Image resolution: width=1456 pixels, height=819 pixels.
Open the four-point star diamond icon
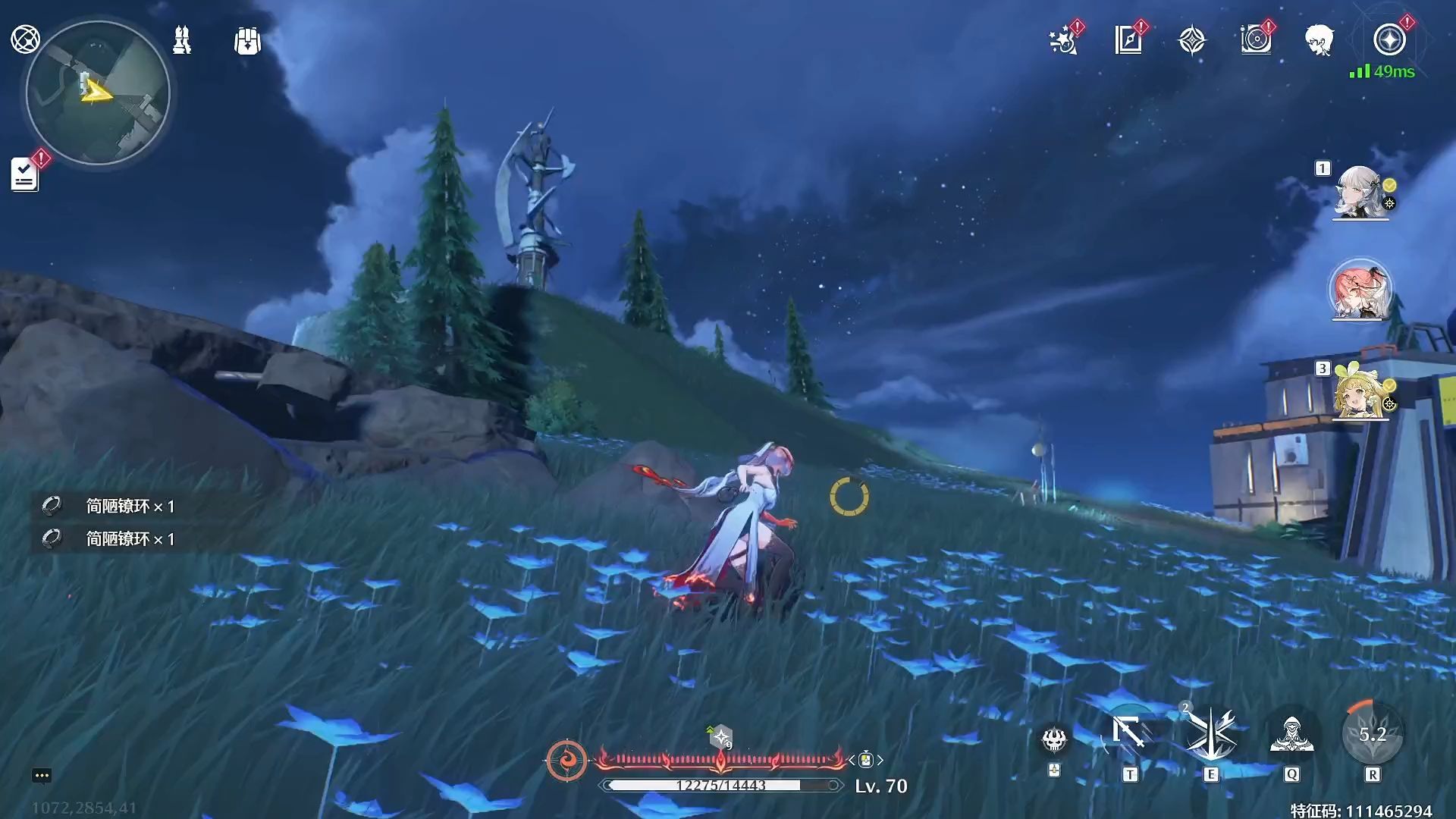point(1192,40)
